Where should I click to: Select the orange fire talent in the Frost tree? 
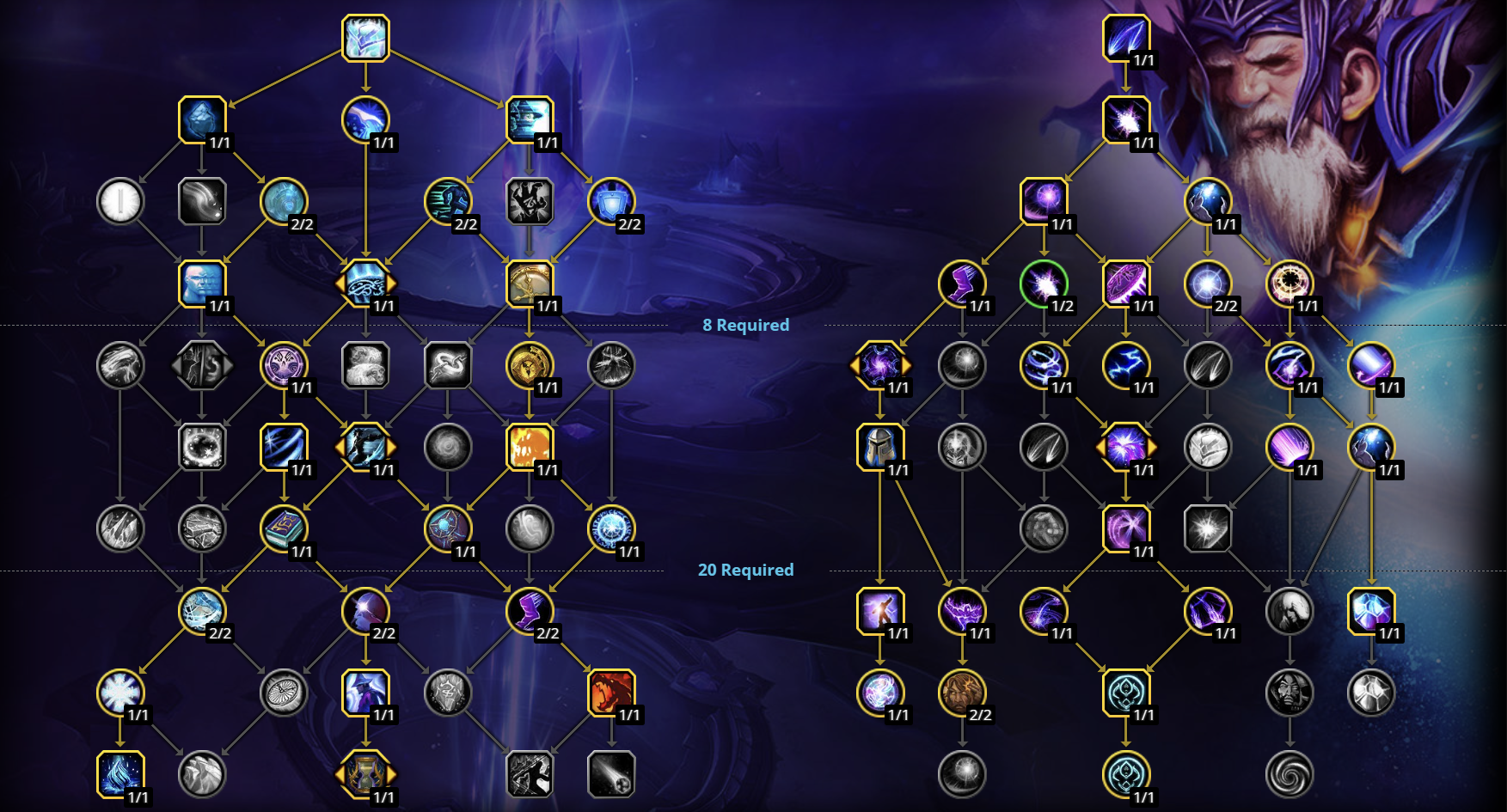tap(528, 448)
